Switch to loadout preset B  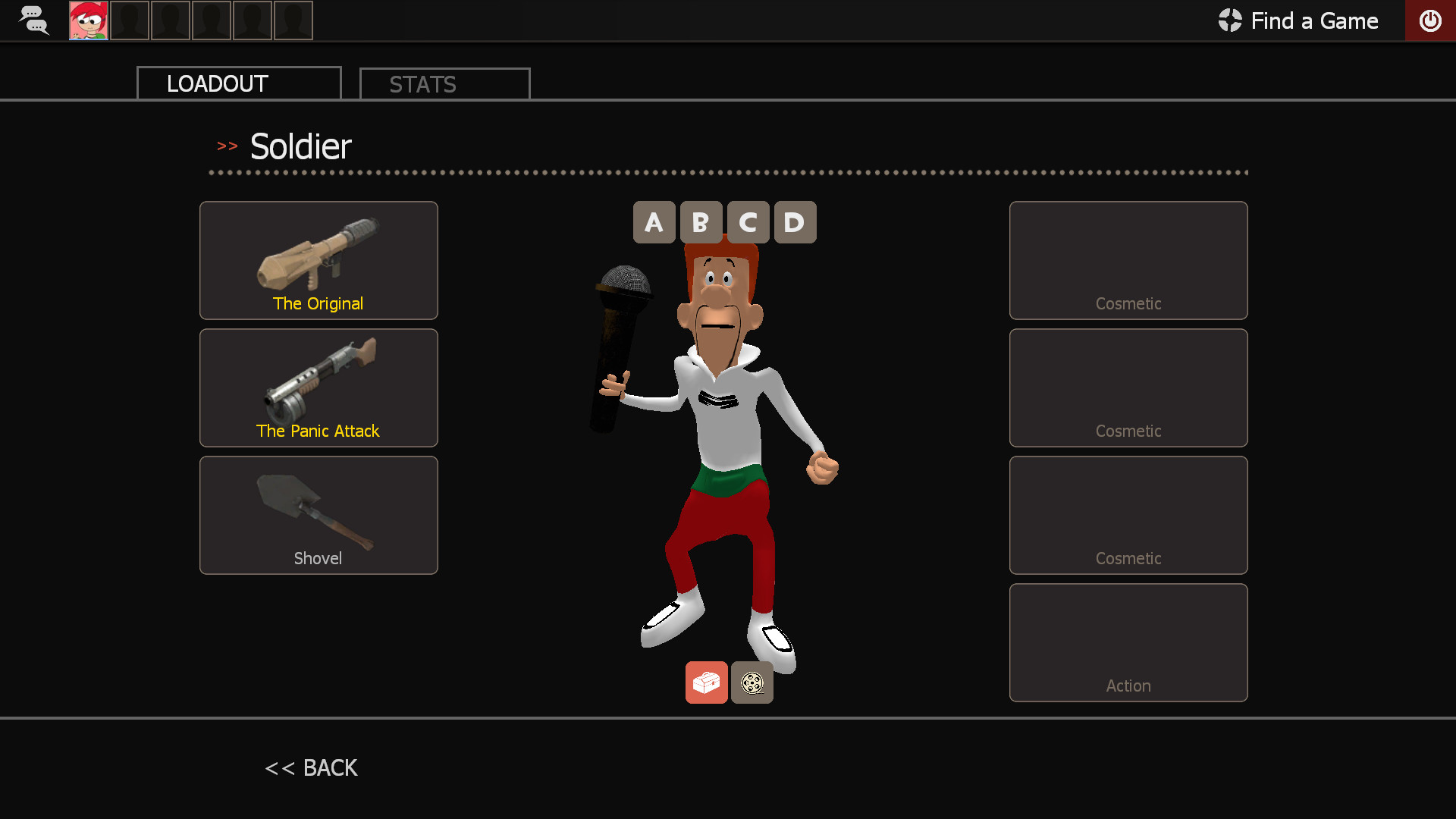[x=701, y=222]
